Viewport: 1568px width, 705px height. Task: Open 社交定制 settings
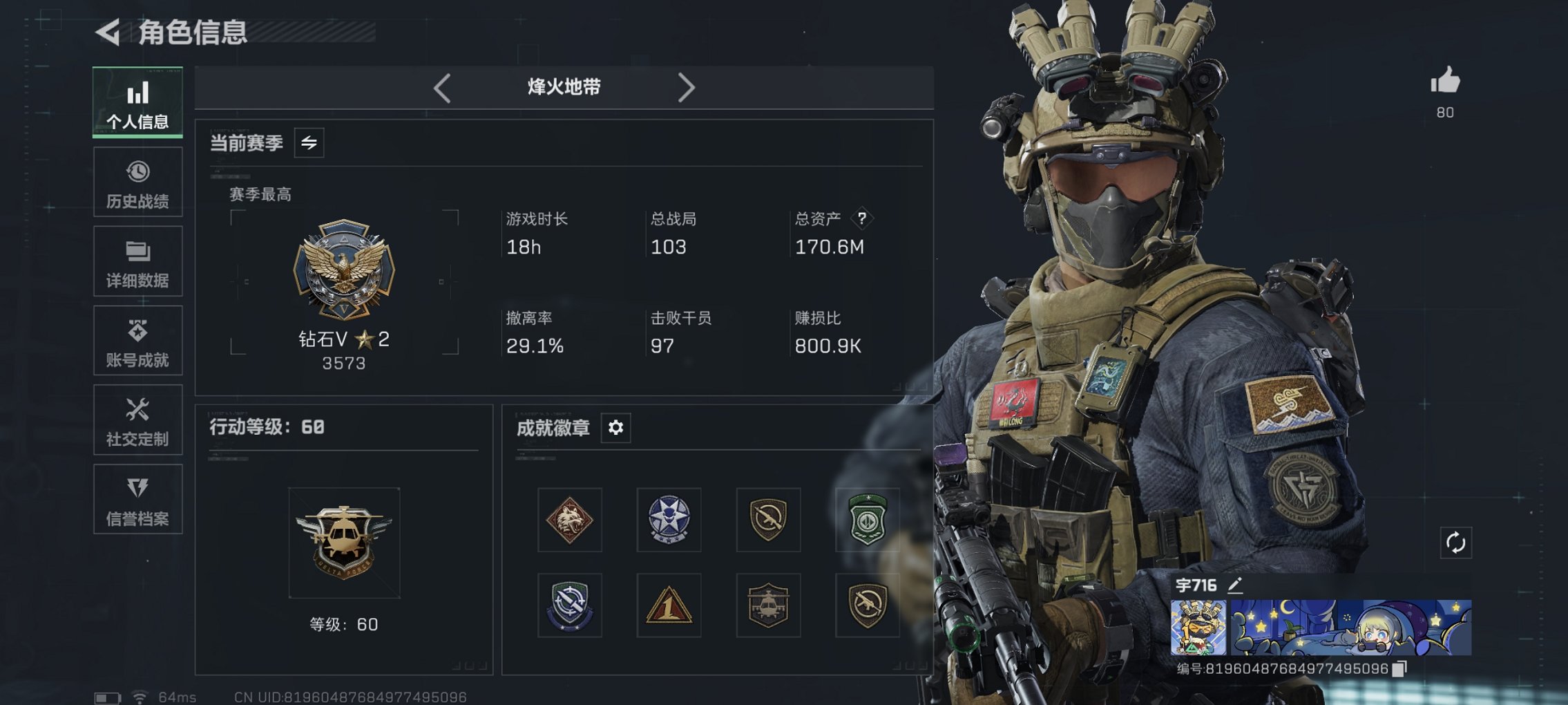point(137,420)
